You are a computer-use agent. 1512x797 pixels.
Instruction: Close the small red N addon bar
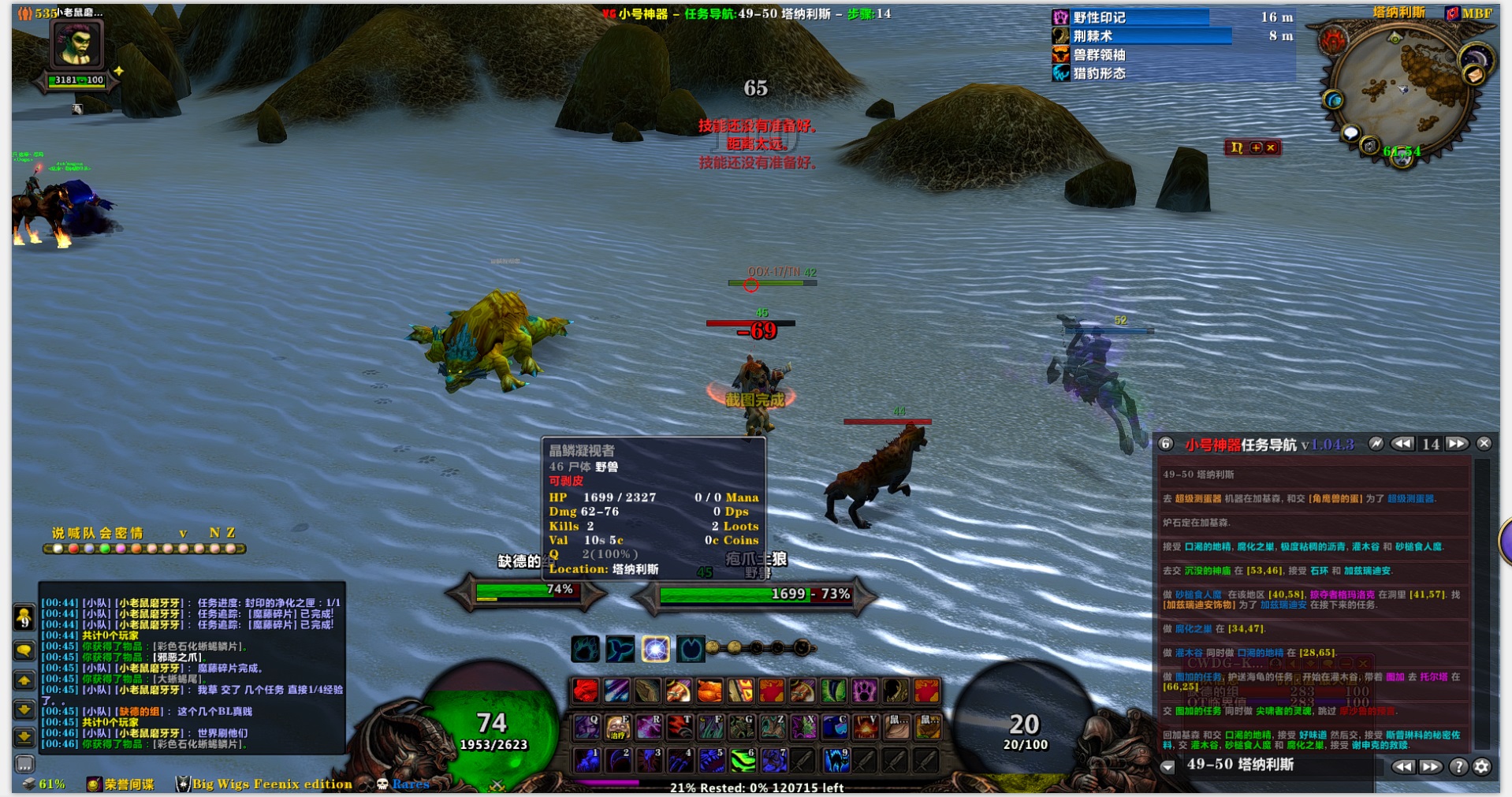(1271, 147)
